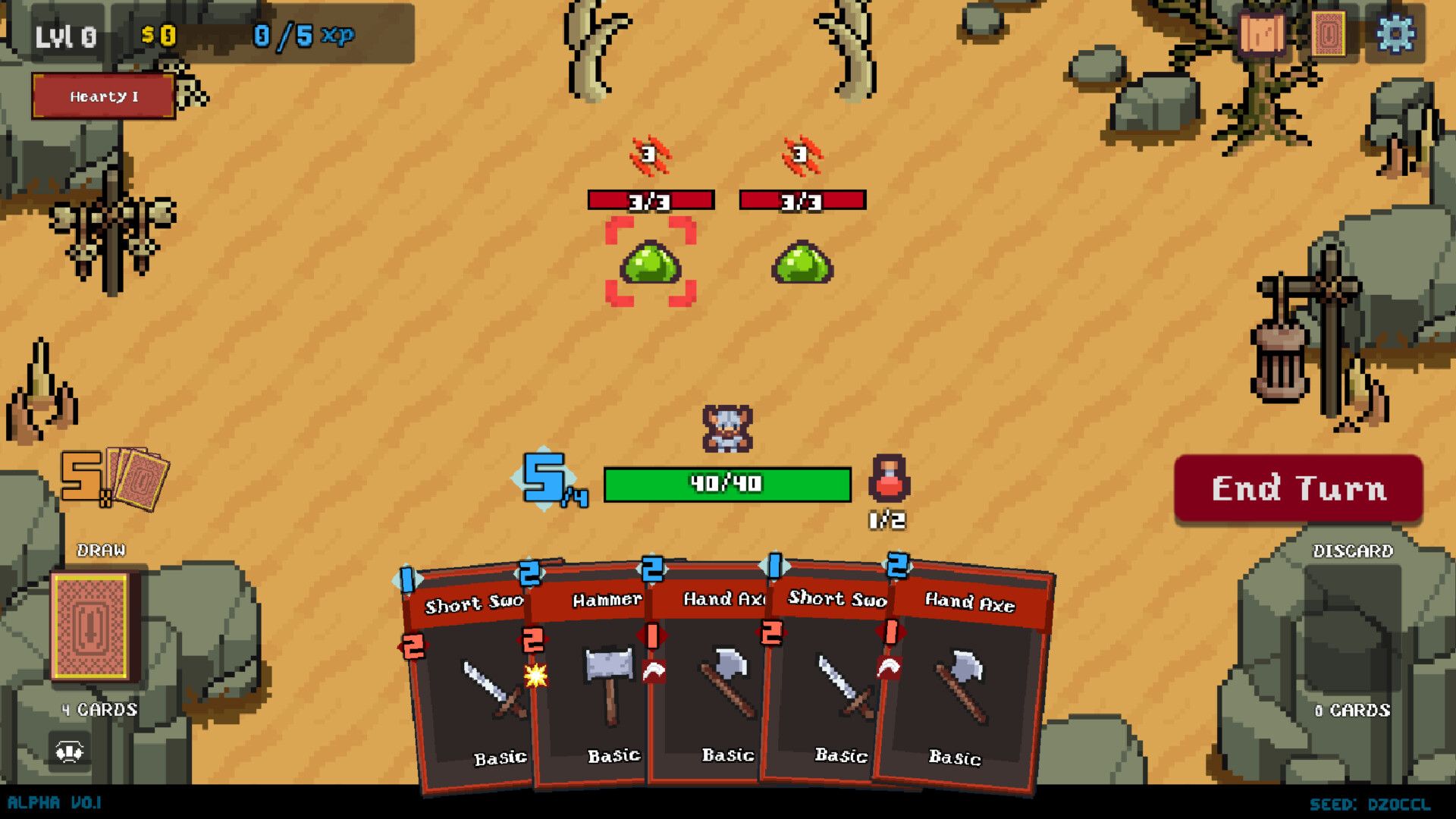Click the Lvl 0 badge to expand stats

(x=67, y=34)
